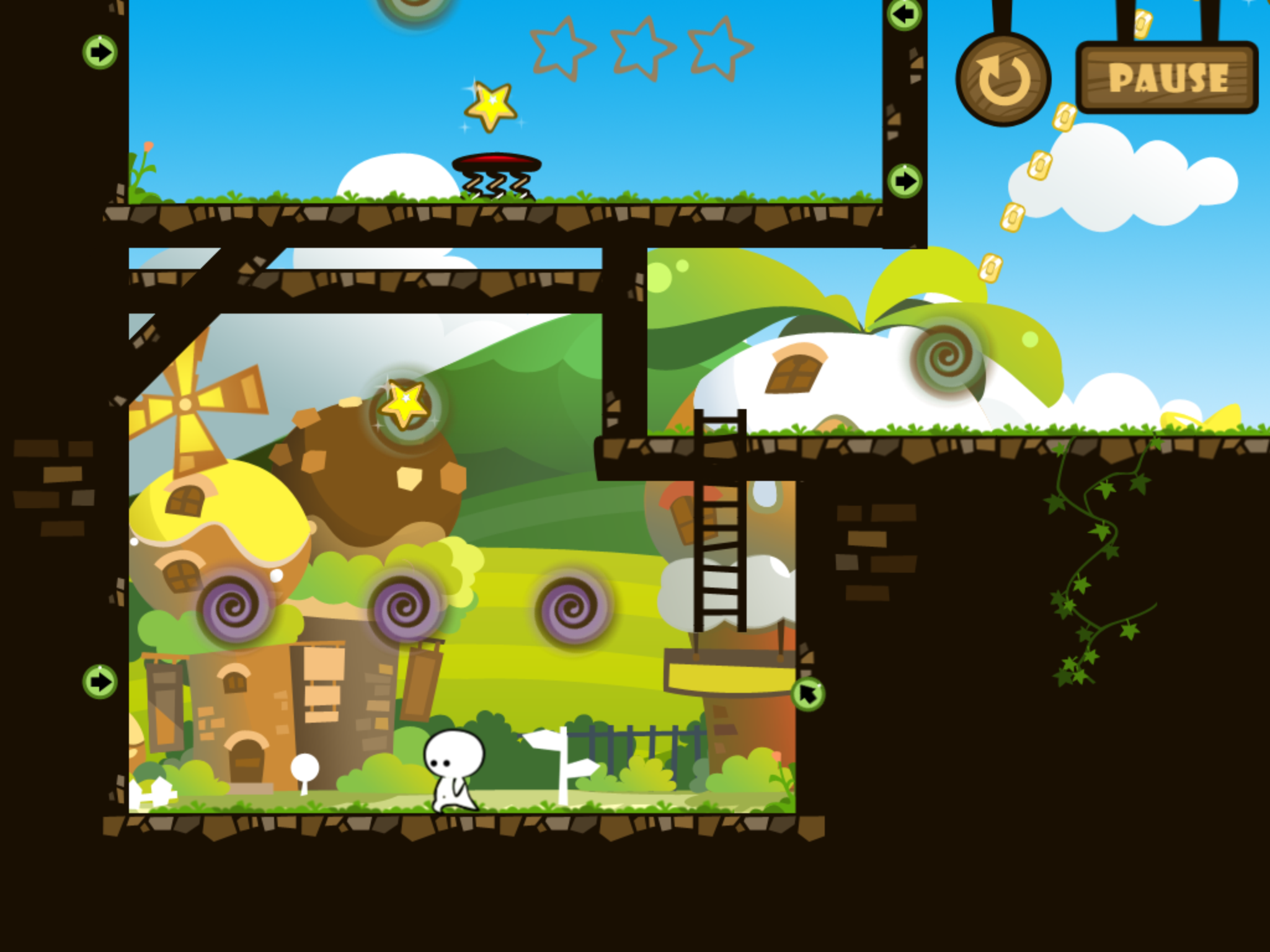Screen dimensions: 1270x952
Task: Restart the level with the circular arrow button
Action: 1003,80
